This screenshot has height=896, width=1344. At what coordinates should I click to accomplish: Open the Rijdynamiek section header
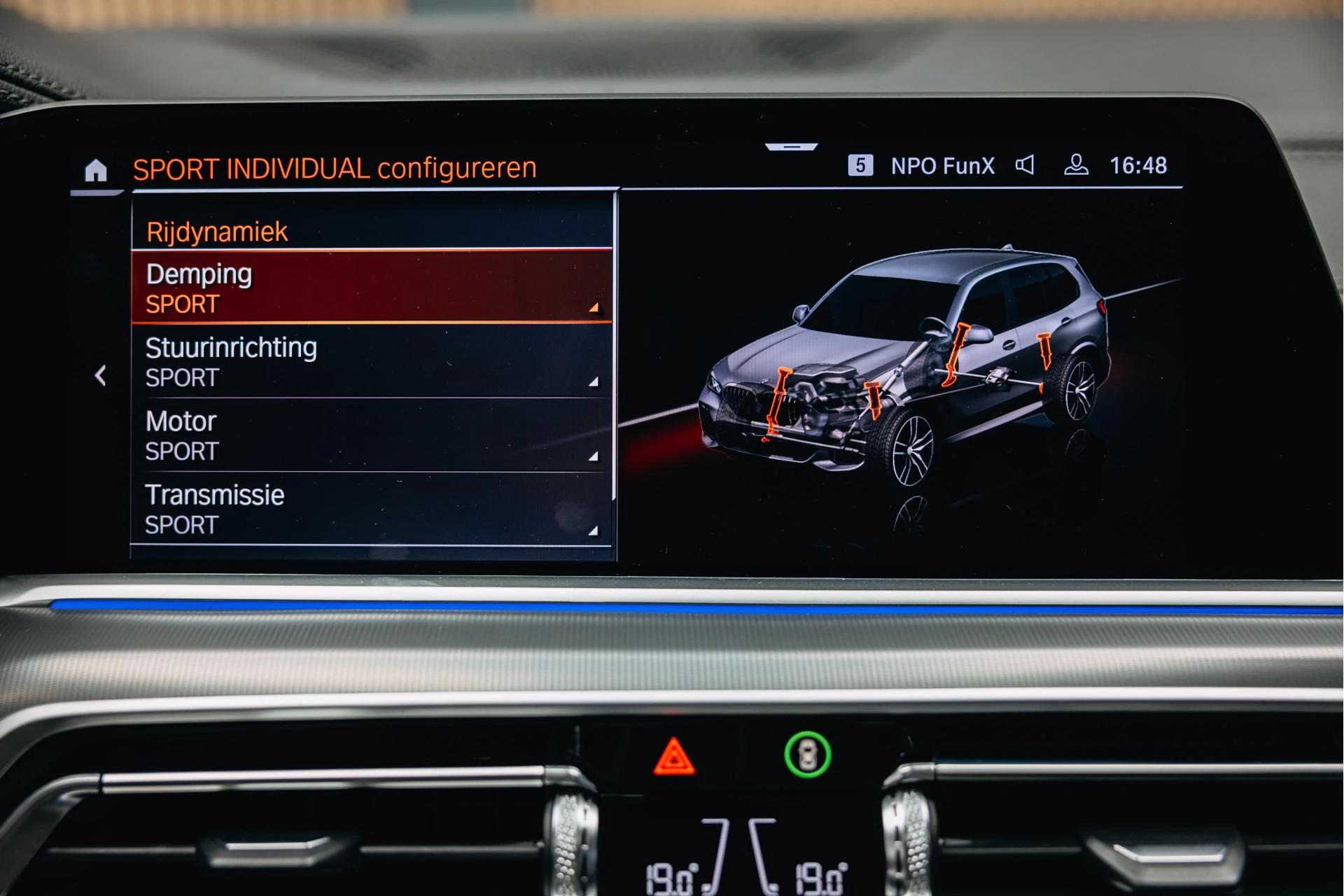click(217, 230)
